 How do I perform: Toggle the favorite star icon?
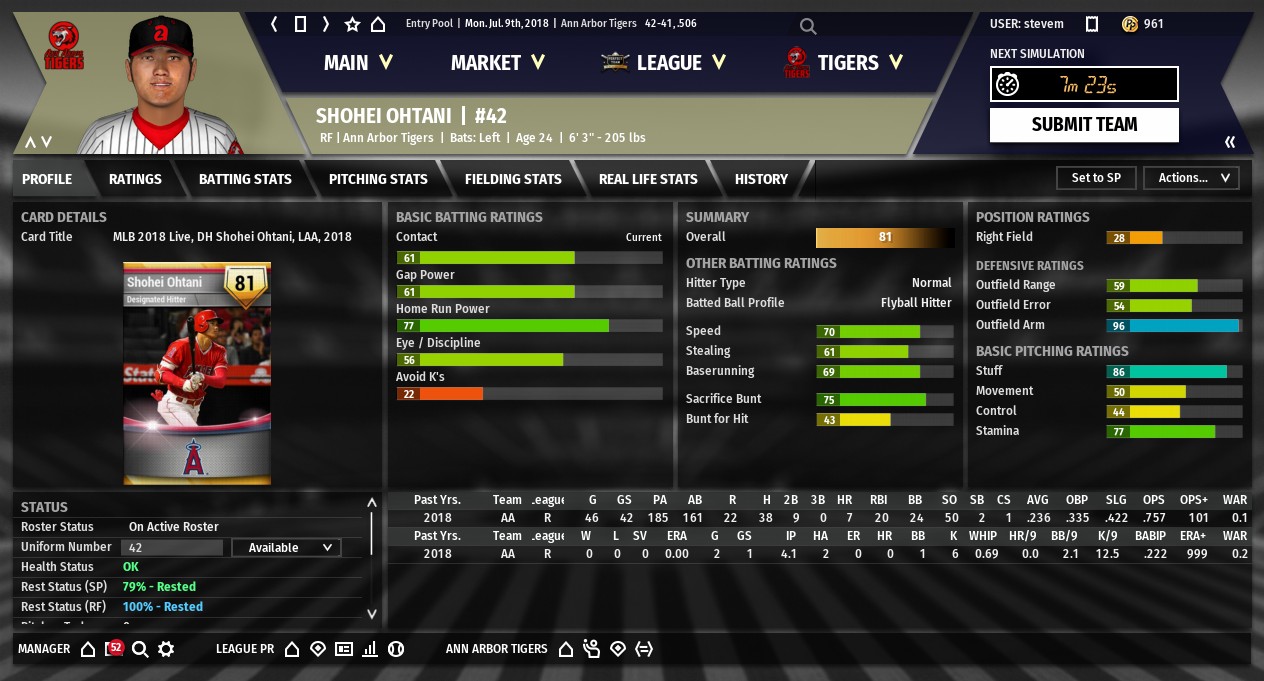pos(352,24)
